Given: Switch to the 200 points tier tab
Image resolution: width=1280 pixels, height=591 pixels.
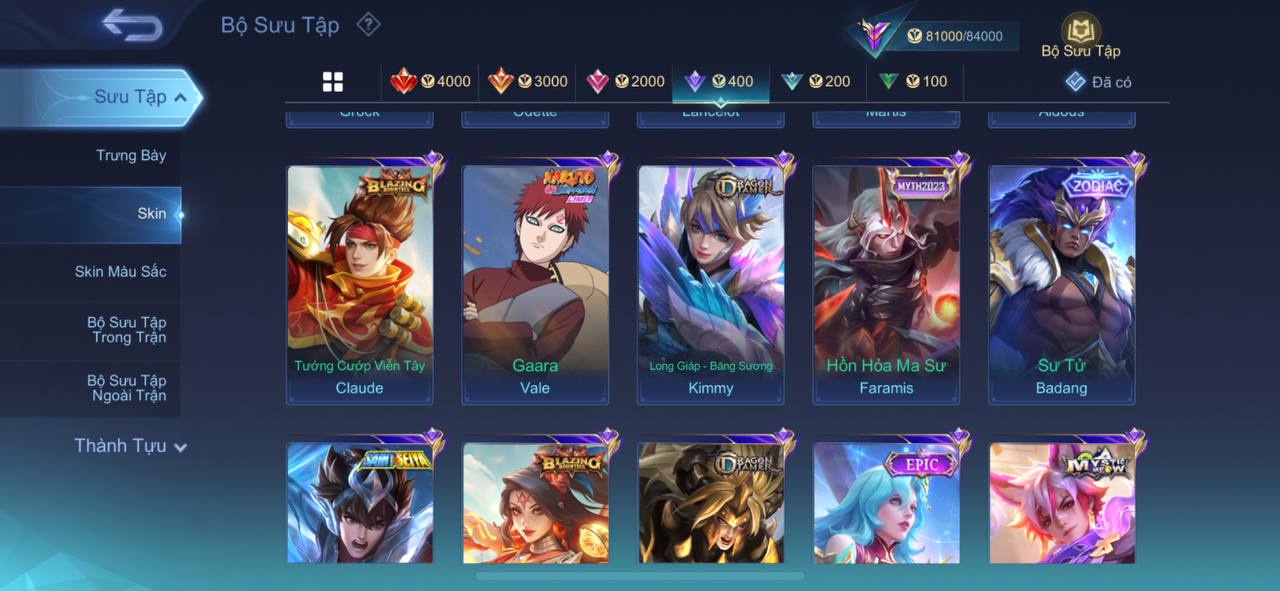Looking at the screenshot, I should click(816, 82).
